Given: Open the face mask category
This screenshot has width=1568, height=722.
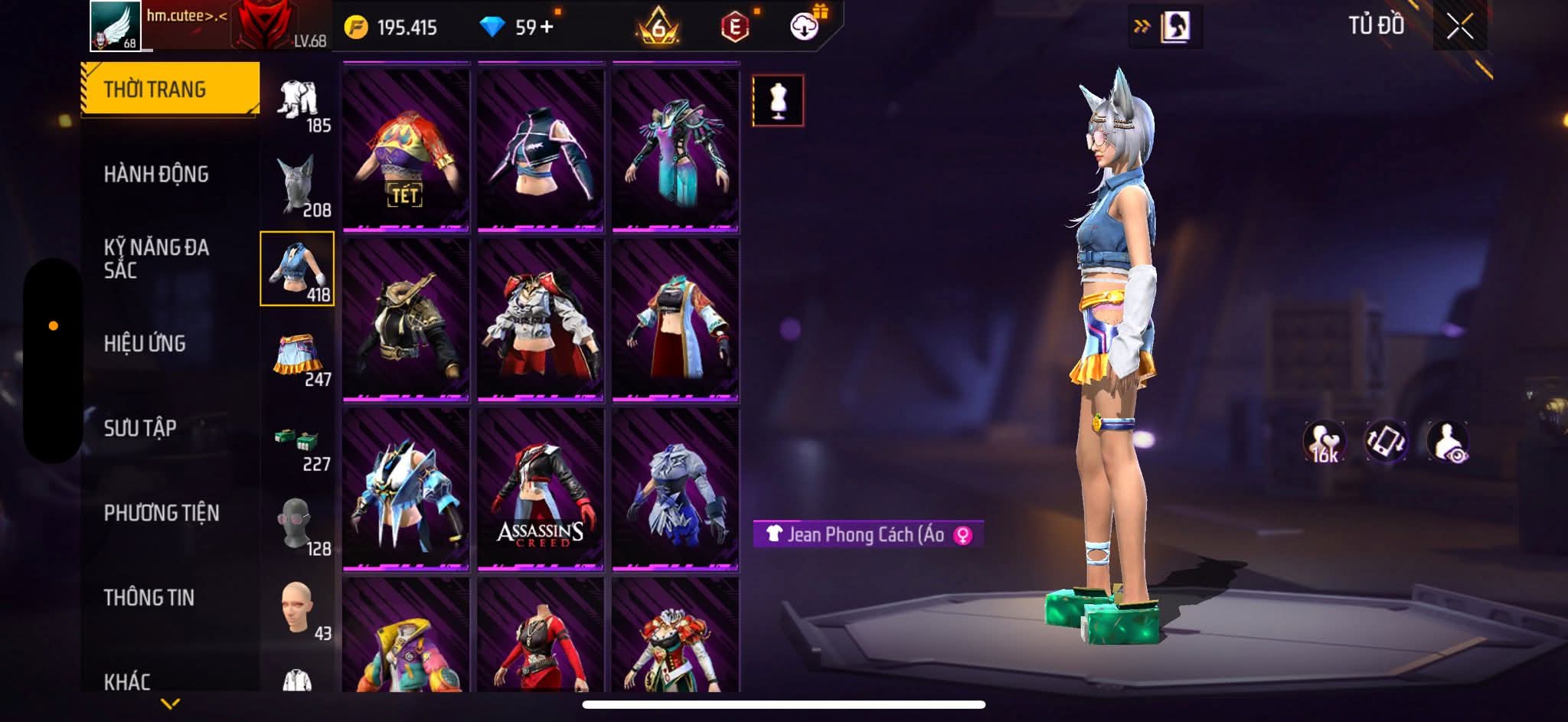Looking at the screenshot, I should point(296,524).
